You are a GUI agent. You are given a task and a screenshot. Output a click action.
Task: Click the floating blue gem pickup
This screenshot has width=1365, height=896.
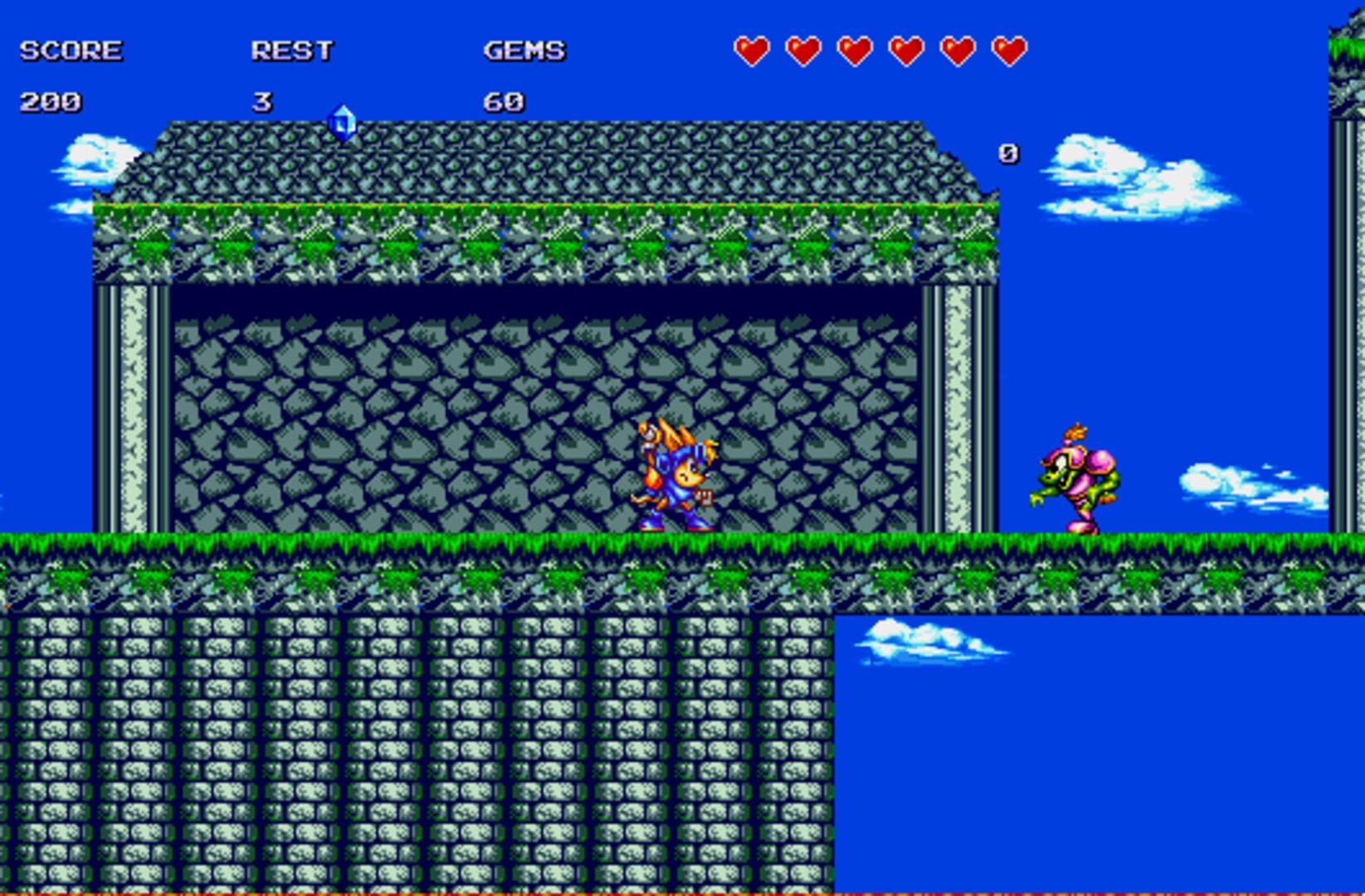point(343,121)
